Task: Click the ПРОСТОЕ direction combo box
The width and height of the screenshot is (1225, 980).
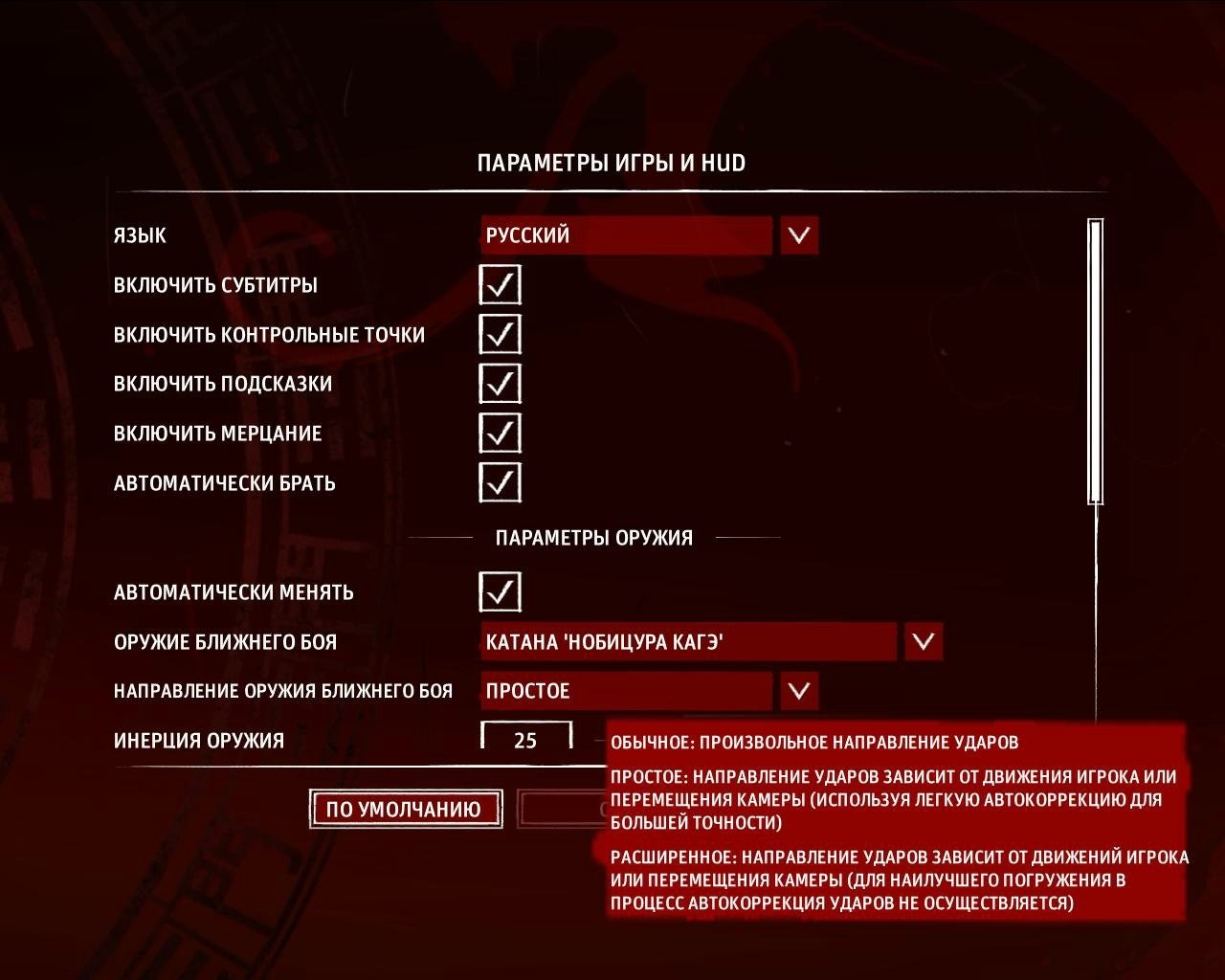Action: (x=627, y=691)
